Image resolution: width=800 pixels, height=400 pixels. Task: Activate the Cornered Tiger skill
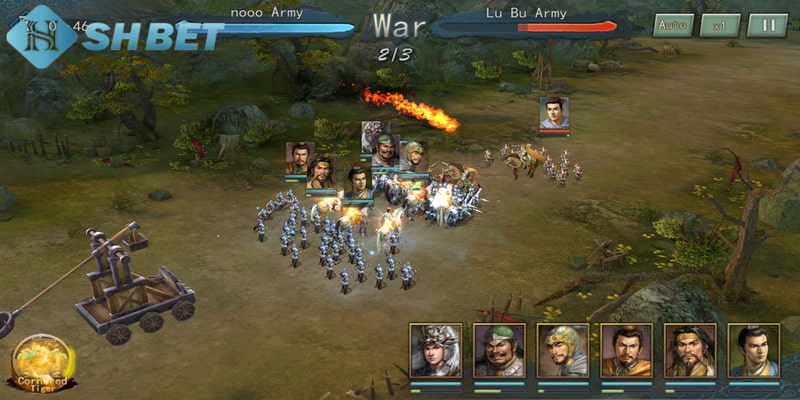(x=40, y=360)
